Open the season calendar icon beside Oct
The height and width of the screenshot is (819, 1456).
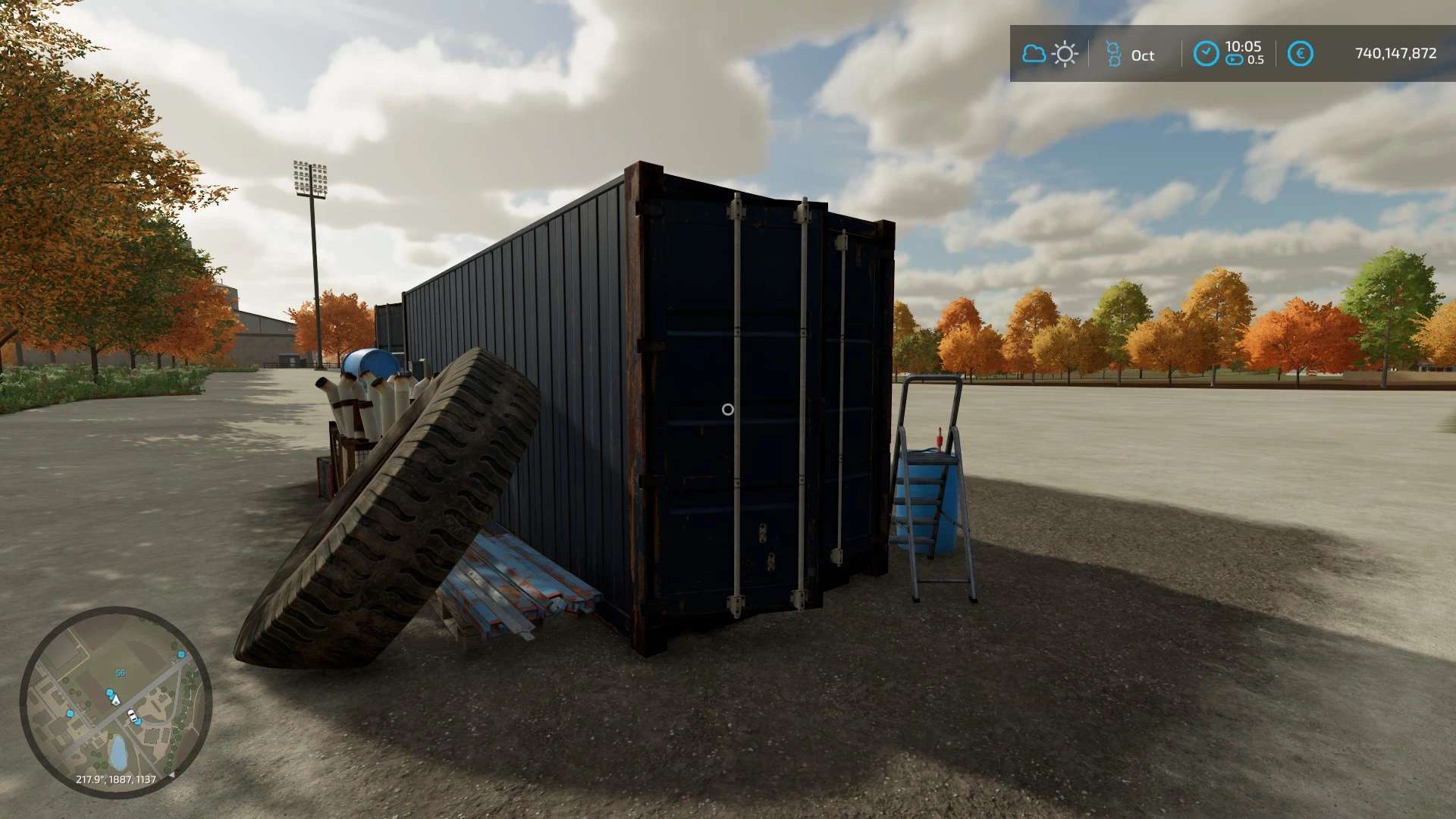(x=1112, y=54)
